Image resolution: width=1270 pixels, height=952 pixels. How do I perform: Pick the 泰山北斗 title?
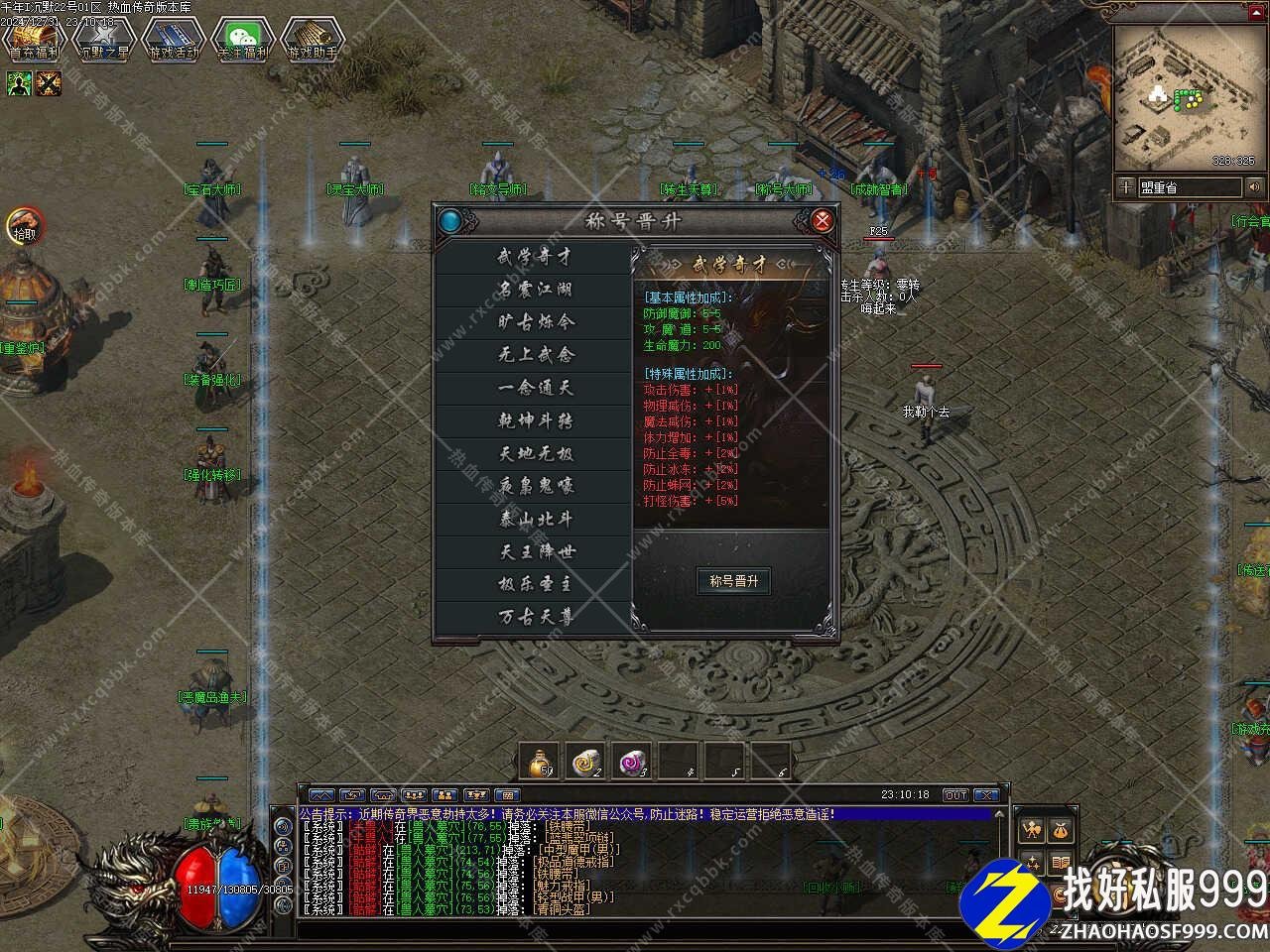tap(535, 519)
